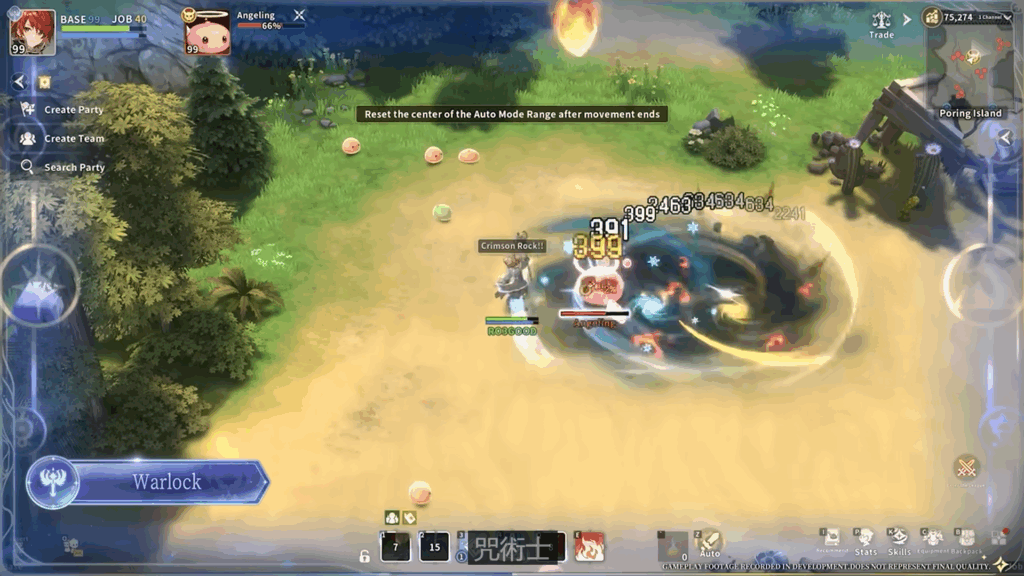Open the Stats window
This screenshot has width=1024, height=576.
(866, 541)
